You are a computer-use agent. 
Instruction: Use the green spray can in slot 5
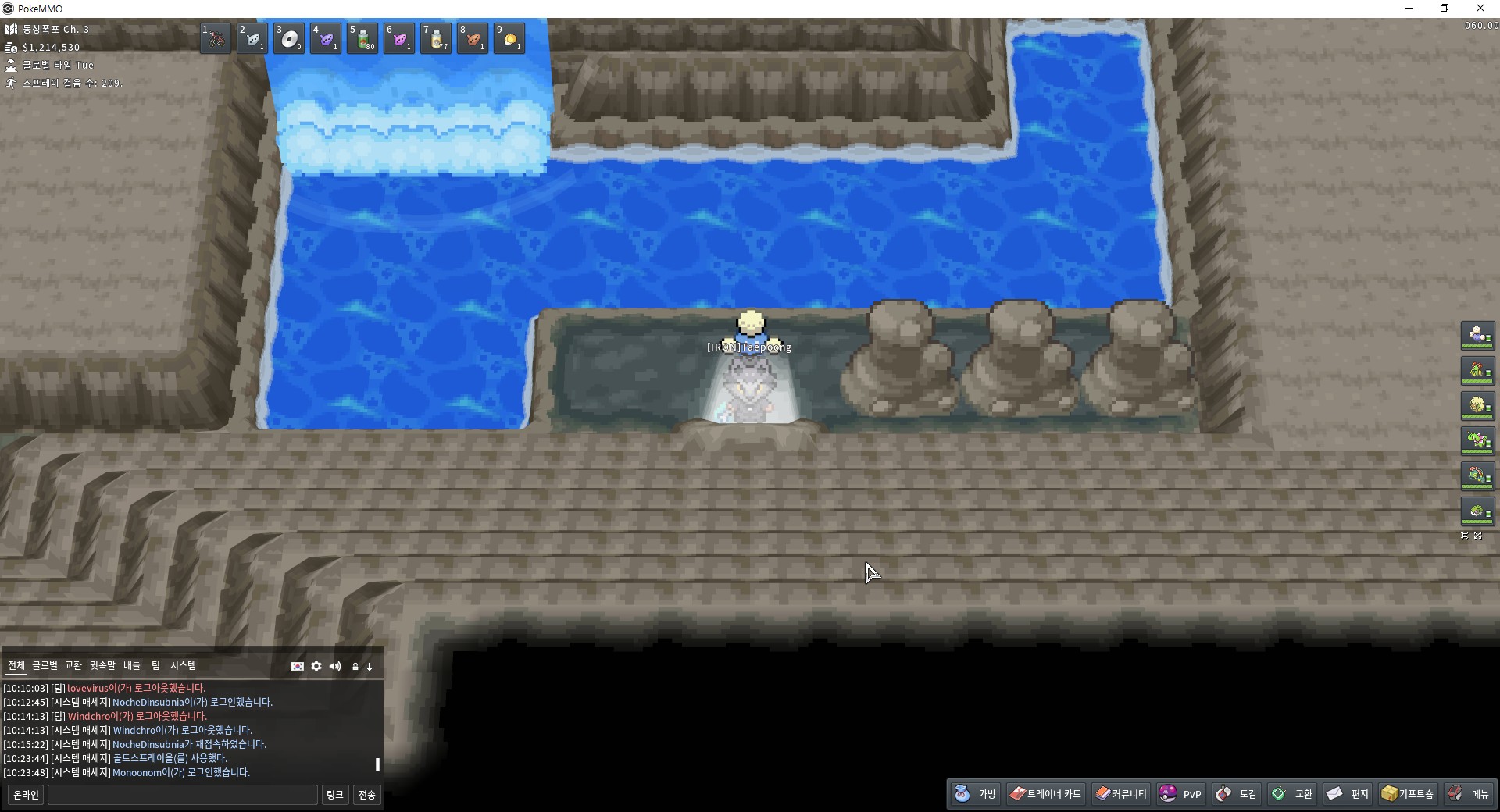(x=362, y=38)
